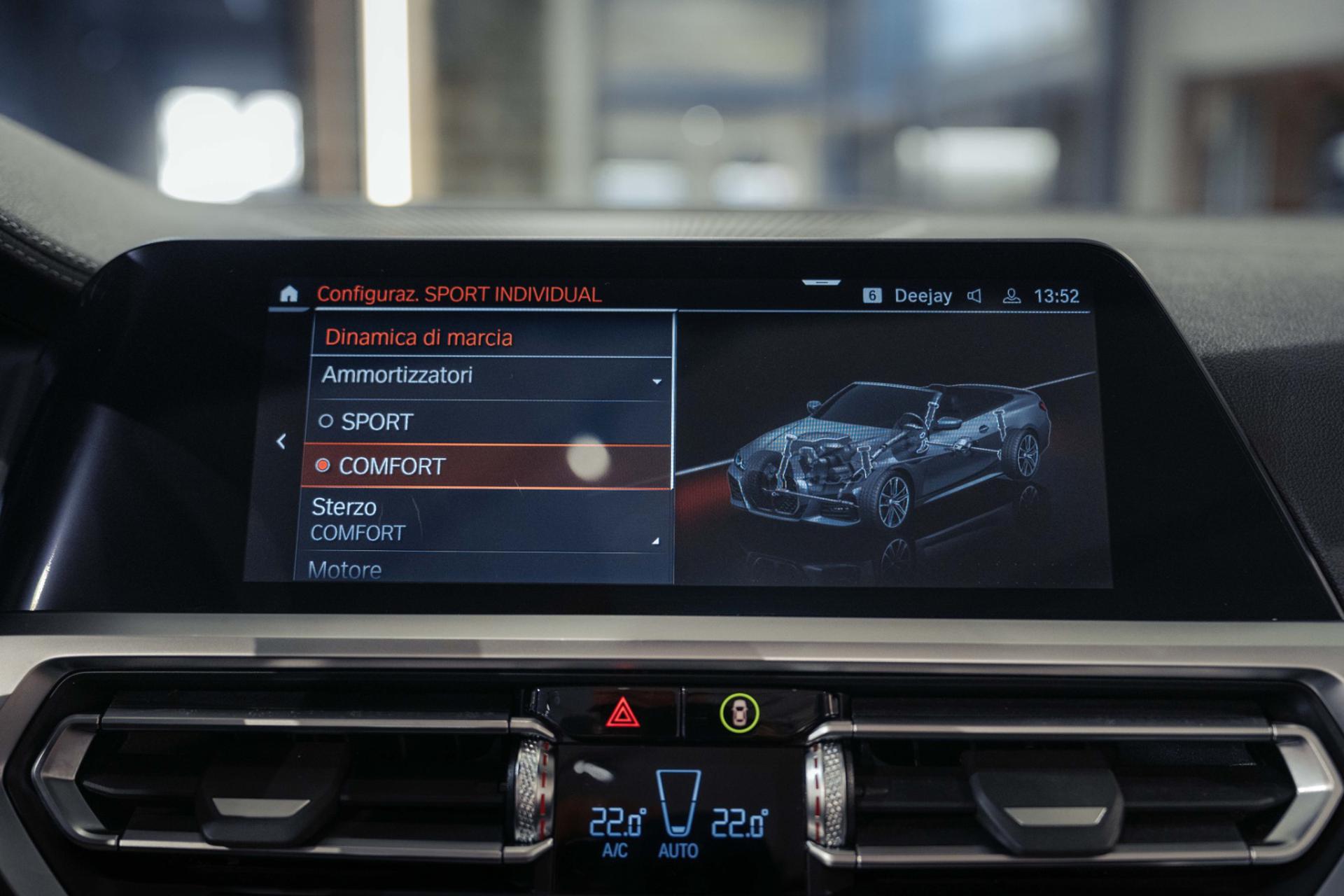The image size is (1344, 896).
Task: Enable AUTO climate mode
Action: 678,850
